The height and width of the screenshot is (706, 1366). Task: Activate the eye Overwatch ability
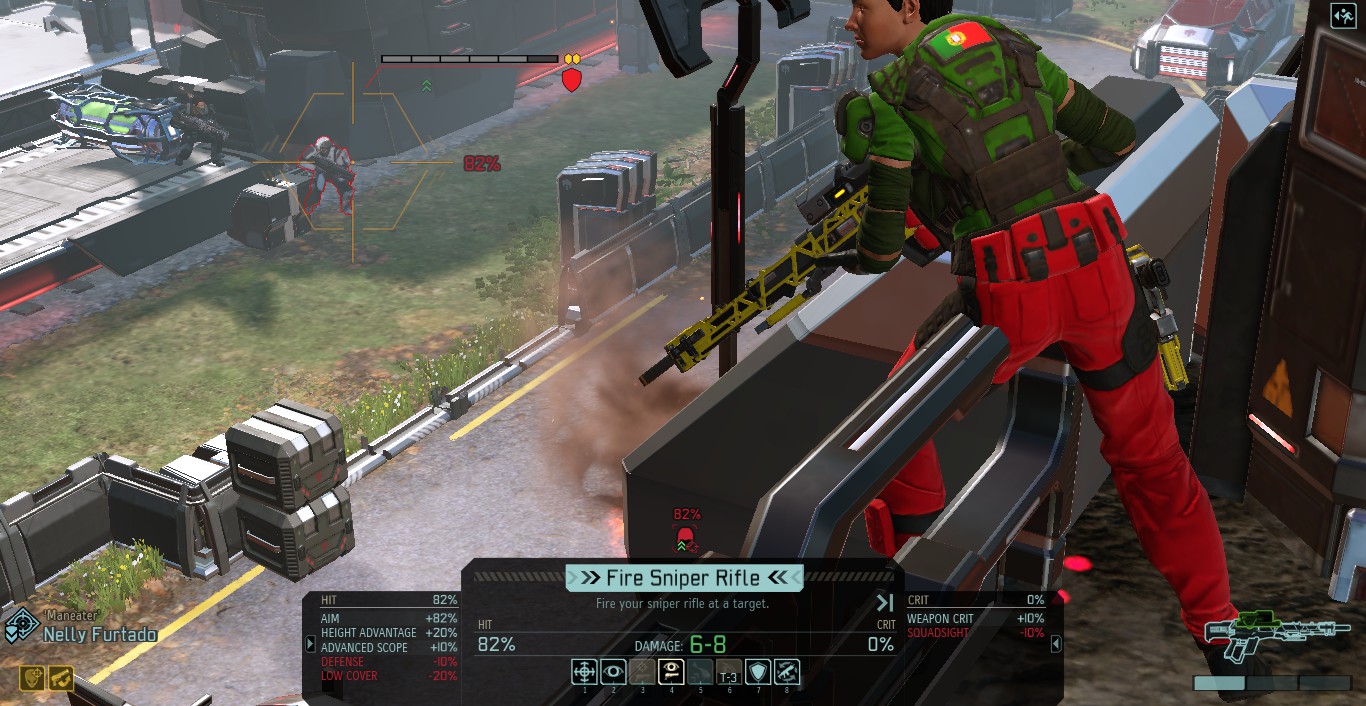614,671
